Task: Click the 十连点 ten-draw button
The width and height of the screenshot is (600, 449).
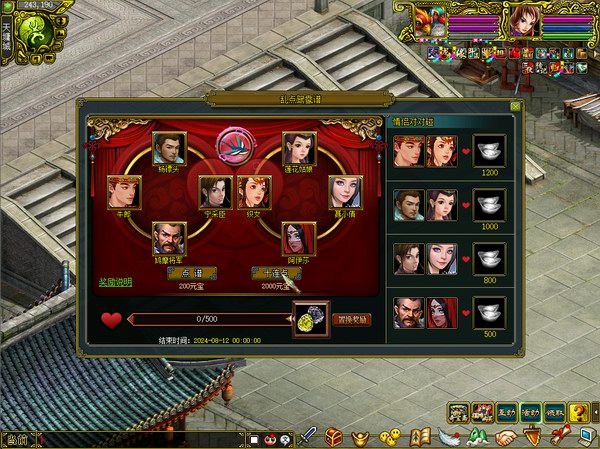Action: tap(274, 273)
